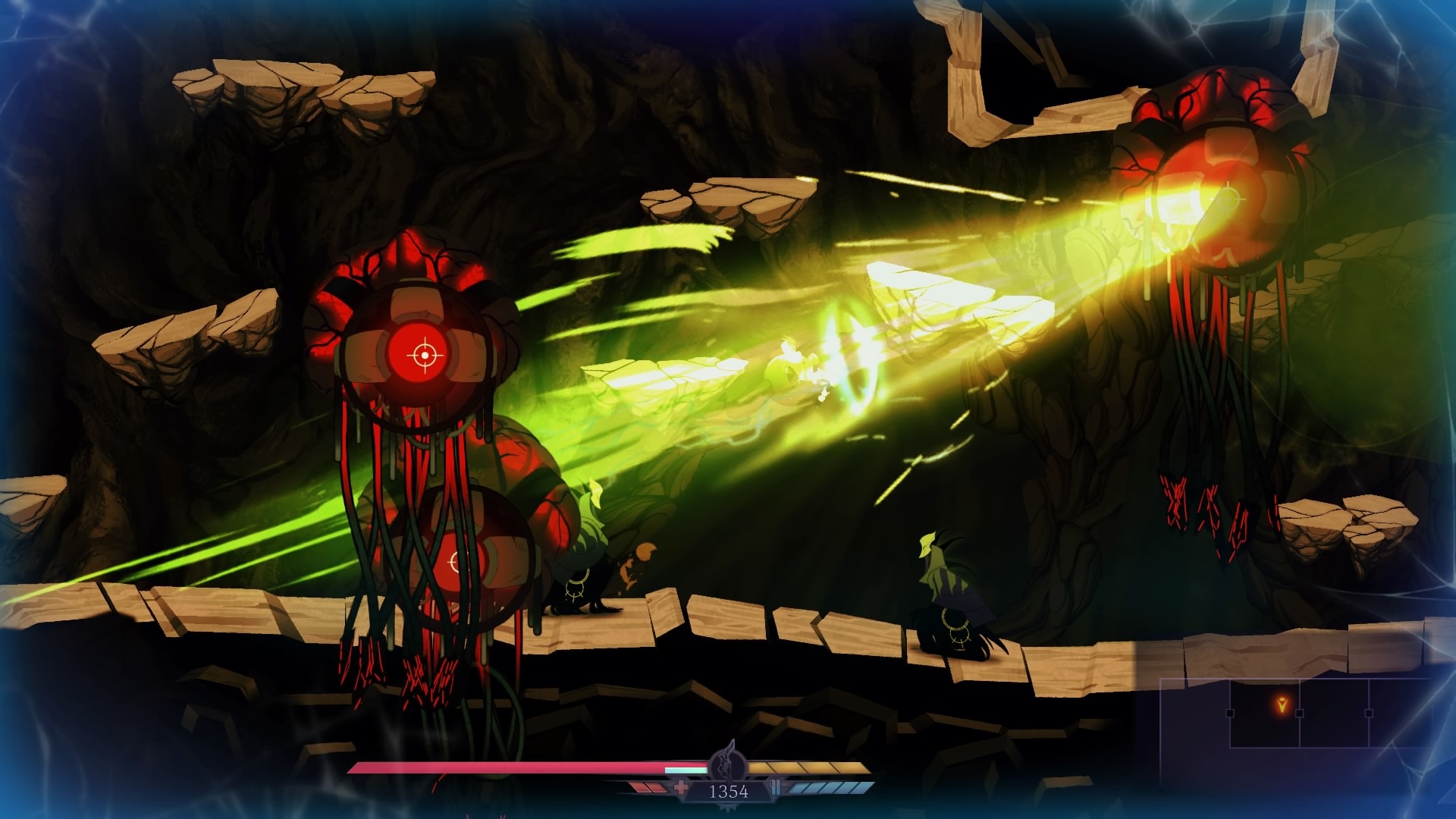Select the red healing plus icon

coord(682,786)
